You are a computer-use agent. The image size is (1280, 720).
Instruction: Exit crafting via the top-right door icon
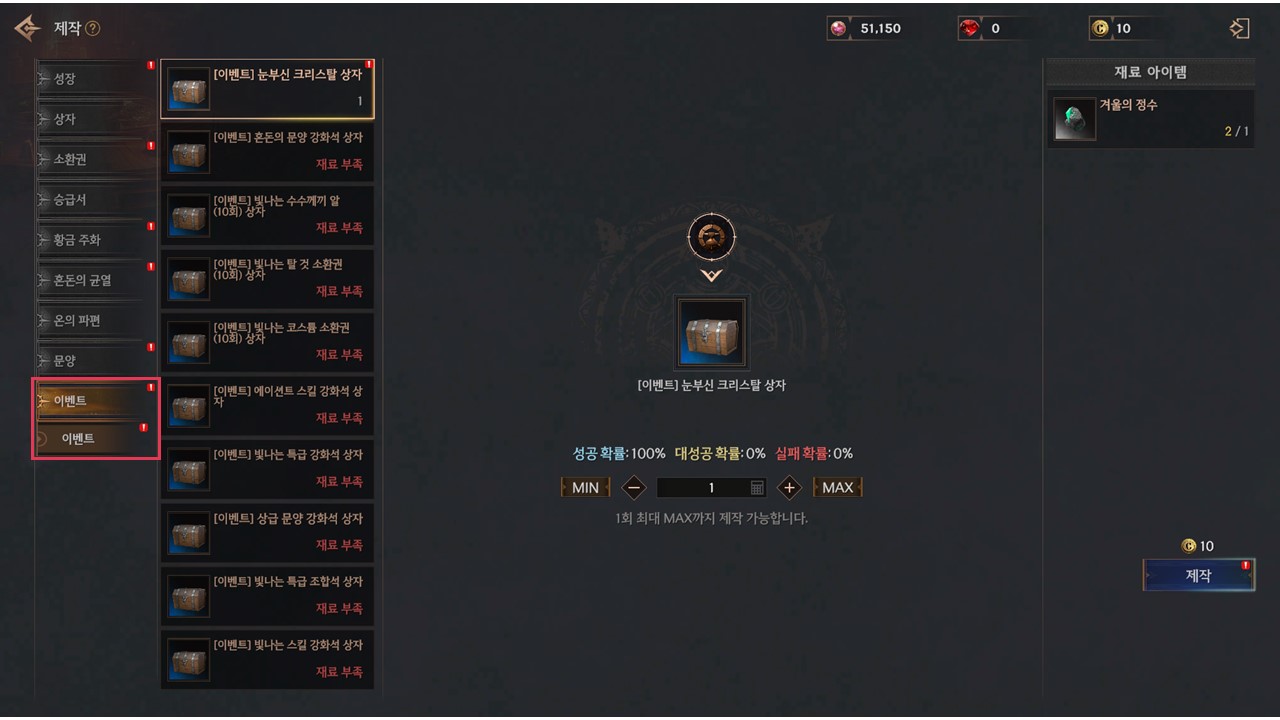(x=1239, y=28)
